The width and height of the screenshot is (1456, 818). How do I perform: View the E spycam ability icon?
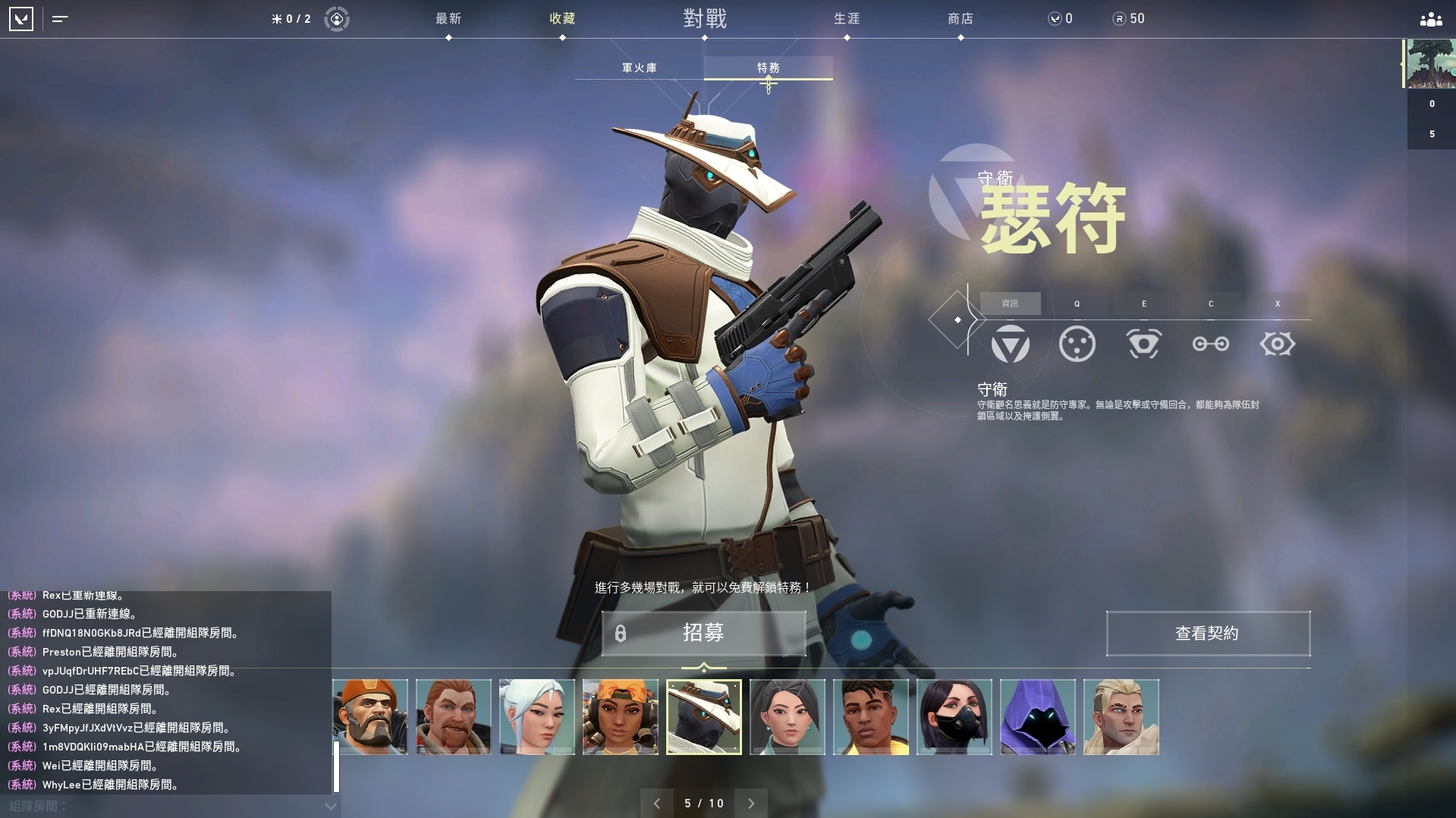(x=1144, y=344)
